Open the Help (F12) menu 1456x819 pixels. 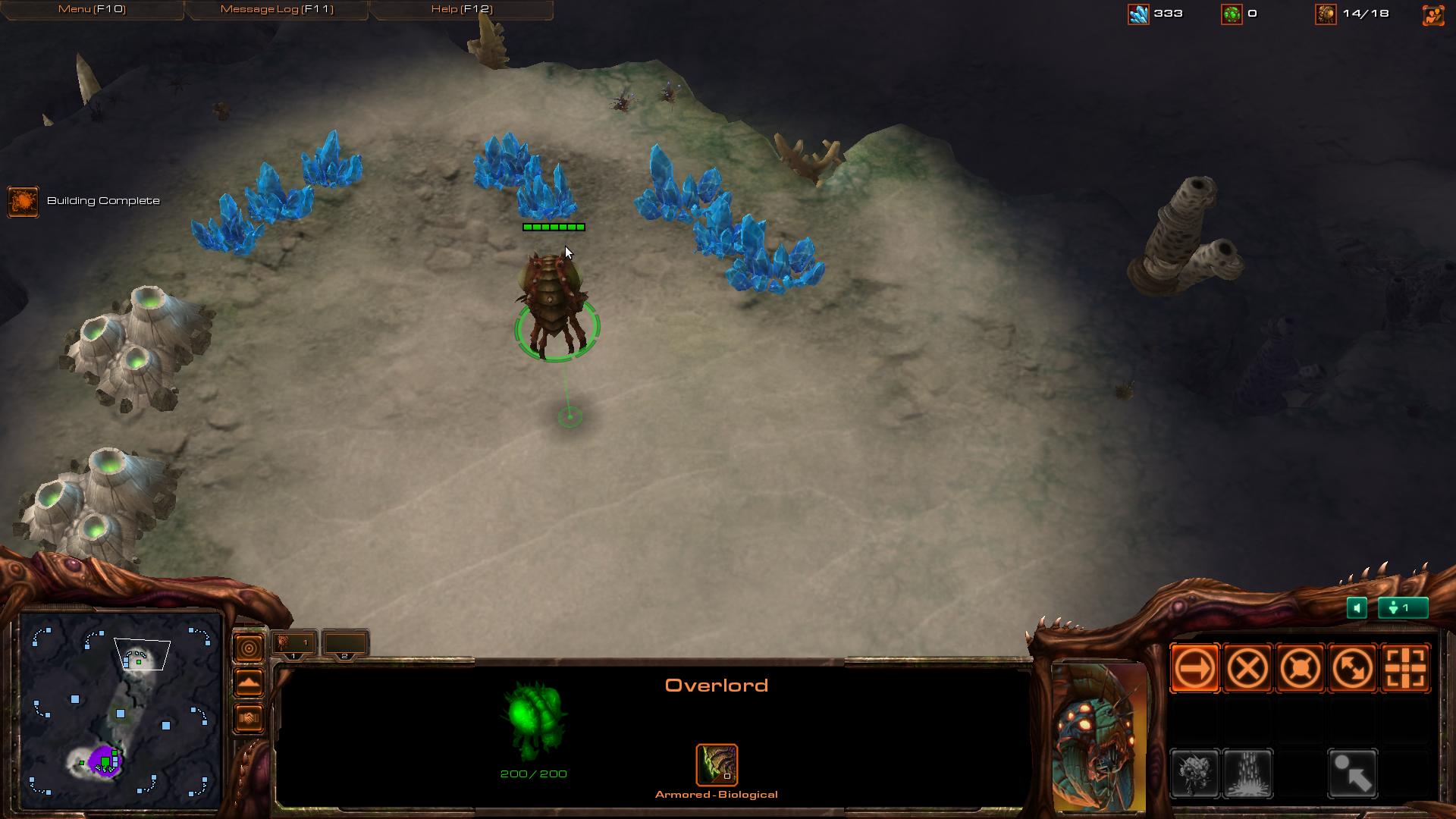[x=461, y=9]
